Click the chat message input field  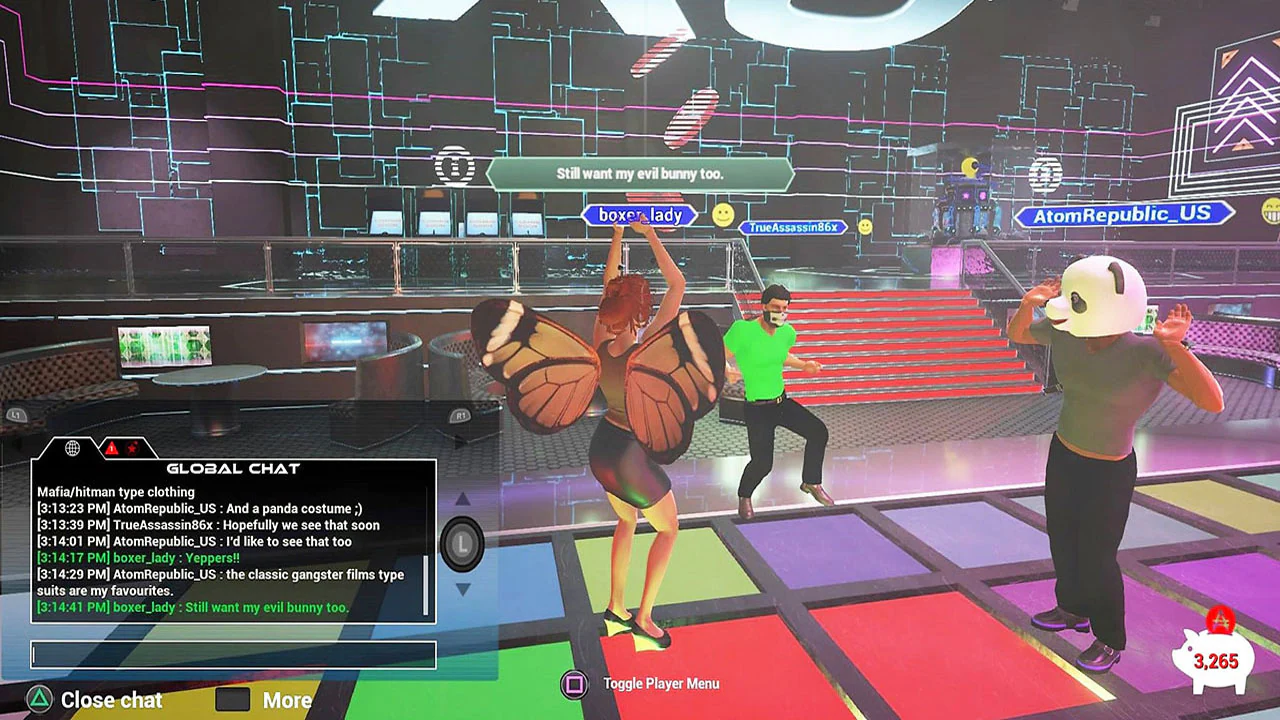[x=233, y=655]
